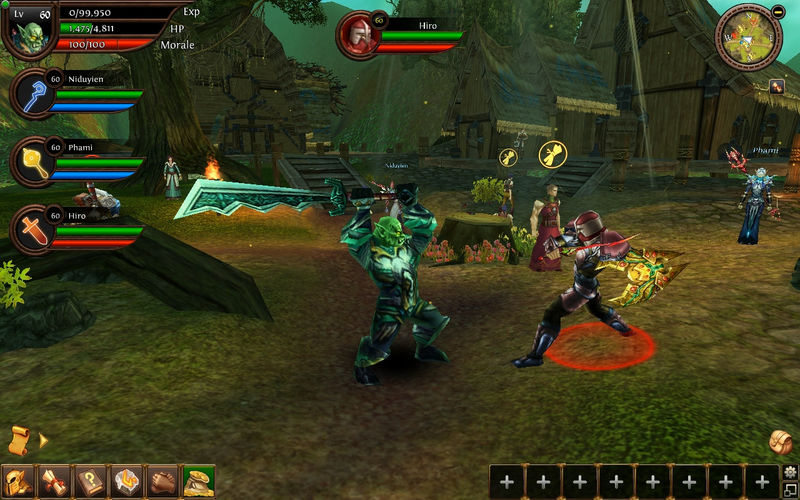Select party member Phami's portrait

(x=33, y=160)
